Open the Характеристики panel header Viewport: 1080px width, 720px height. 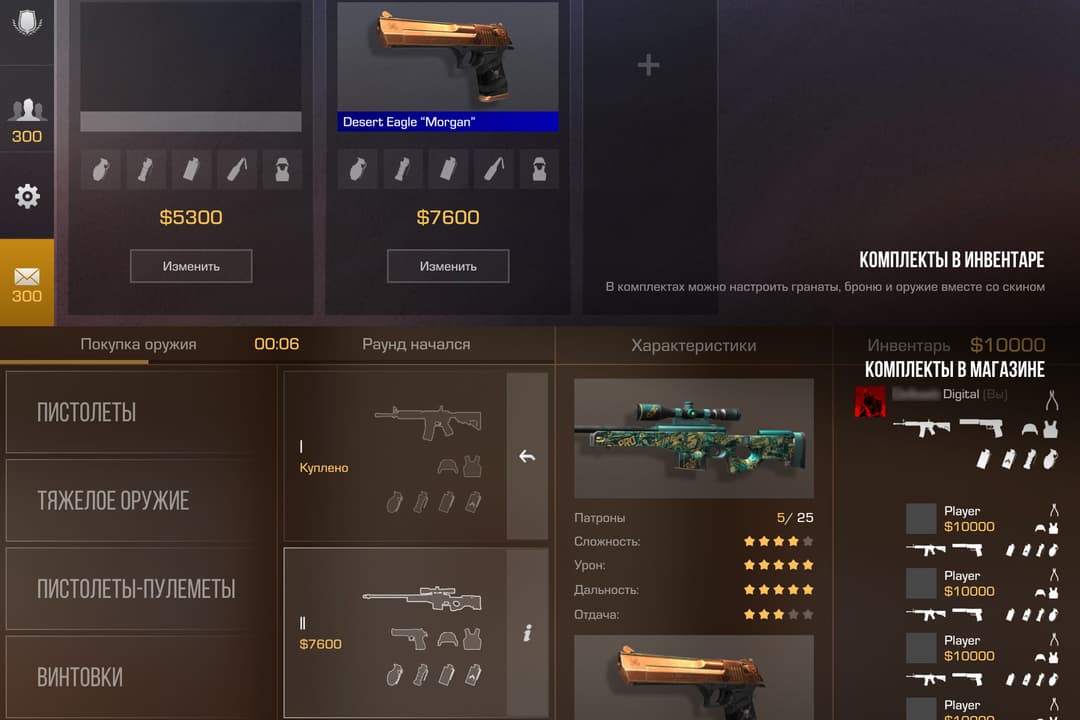693,346
